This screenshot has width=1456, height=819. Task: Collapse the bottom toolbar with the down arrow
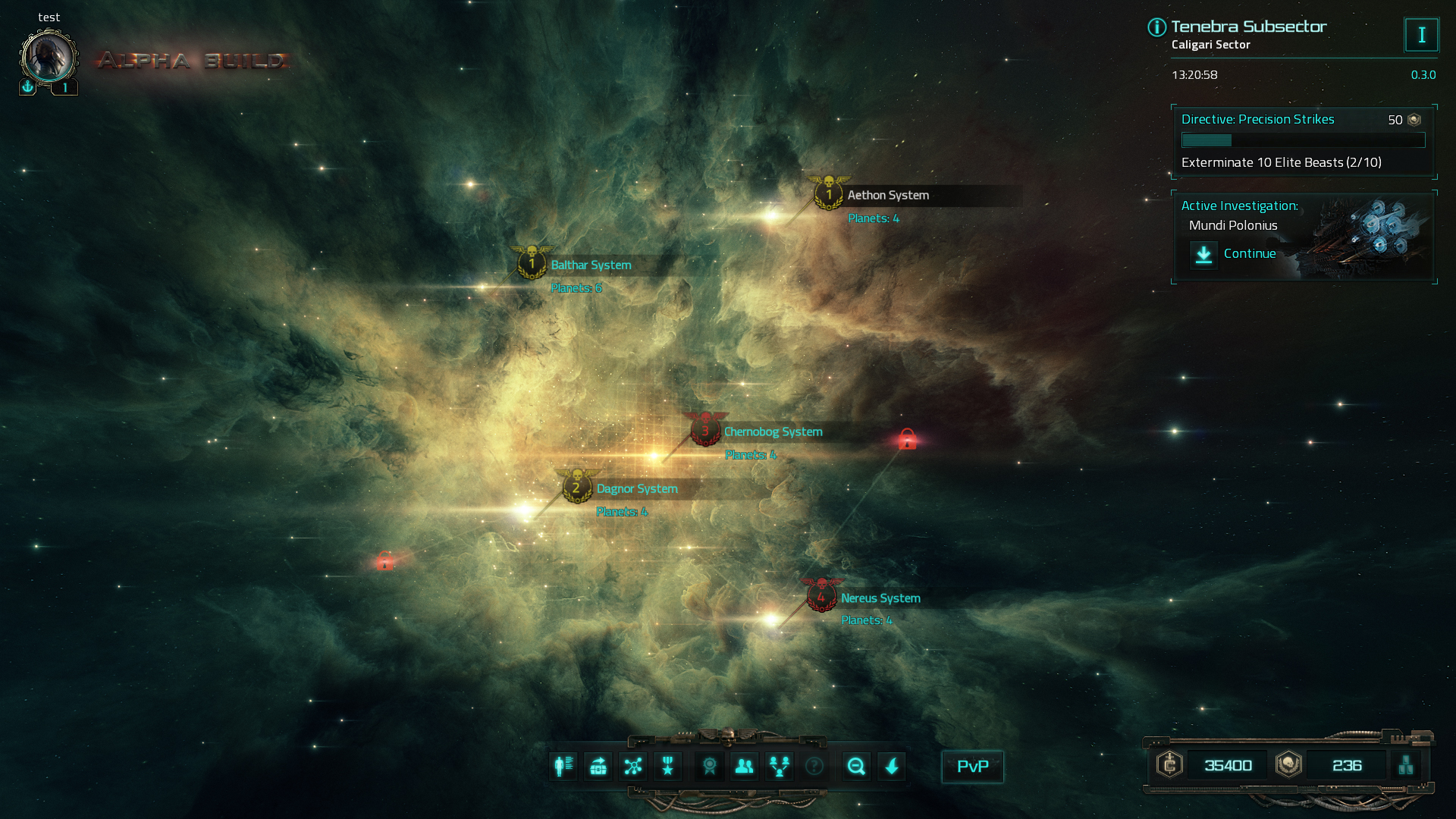893,767
